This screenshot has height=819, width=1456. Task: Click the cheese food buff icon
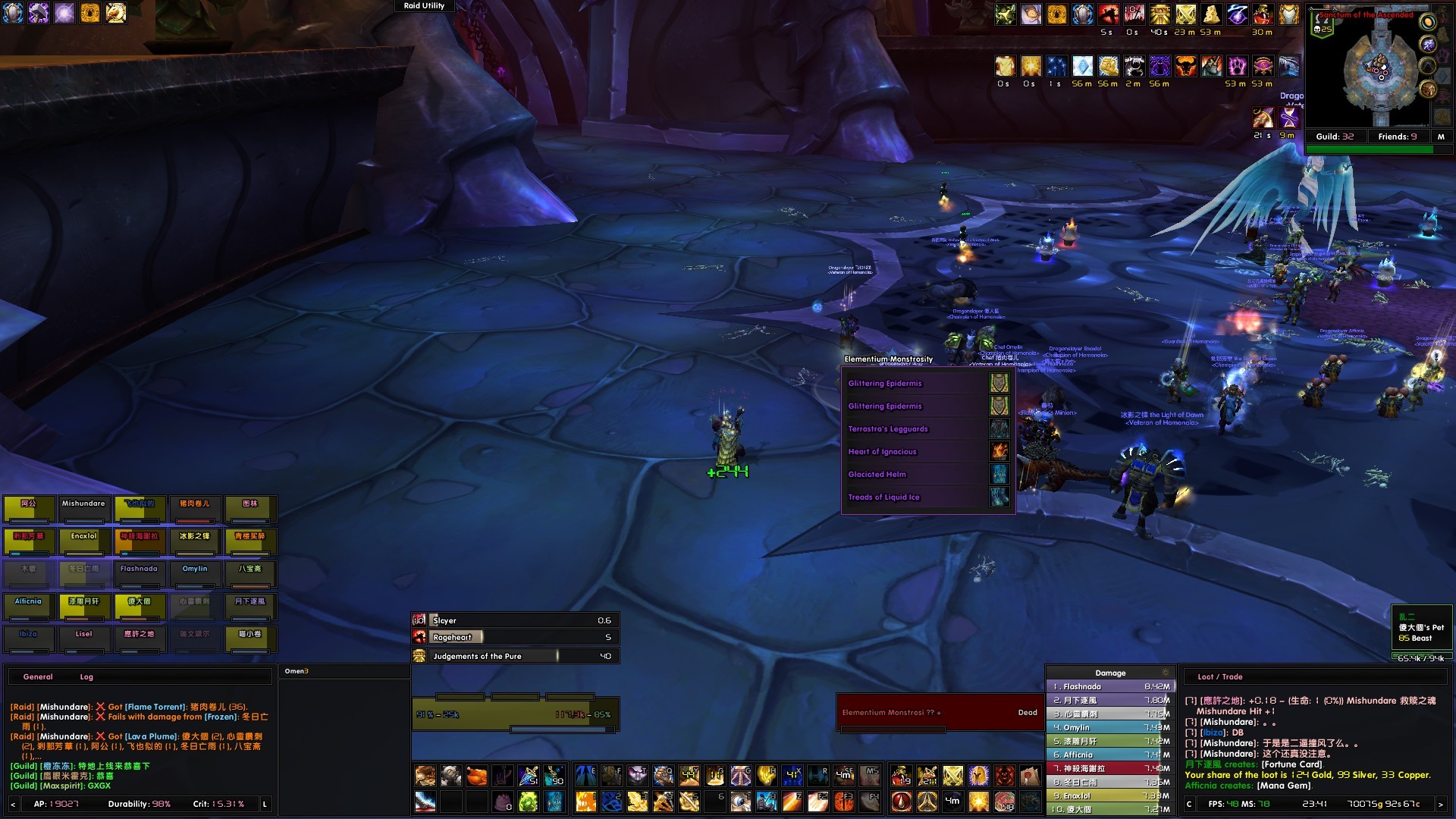(x=1211, y=15)
